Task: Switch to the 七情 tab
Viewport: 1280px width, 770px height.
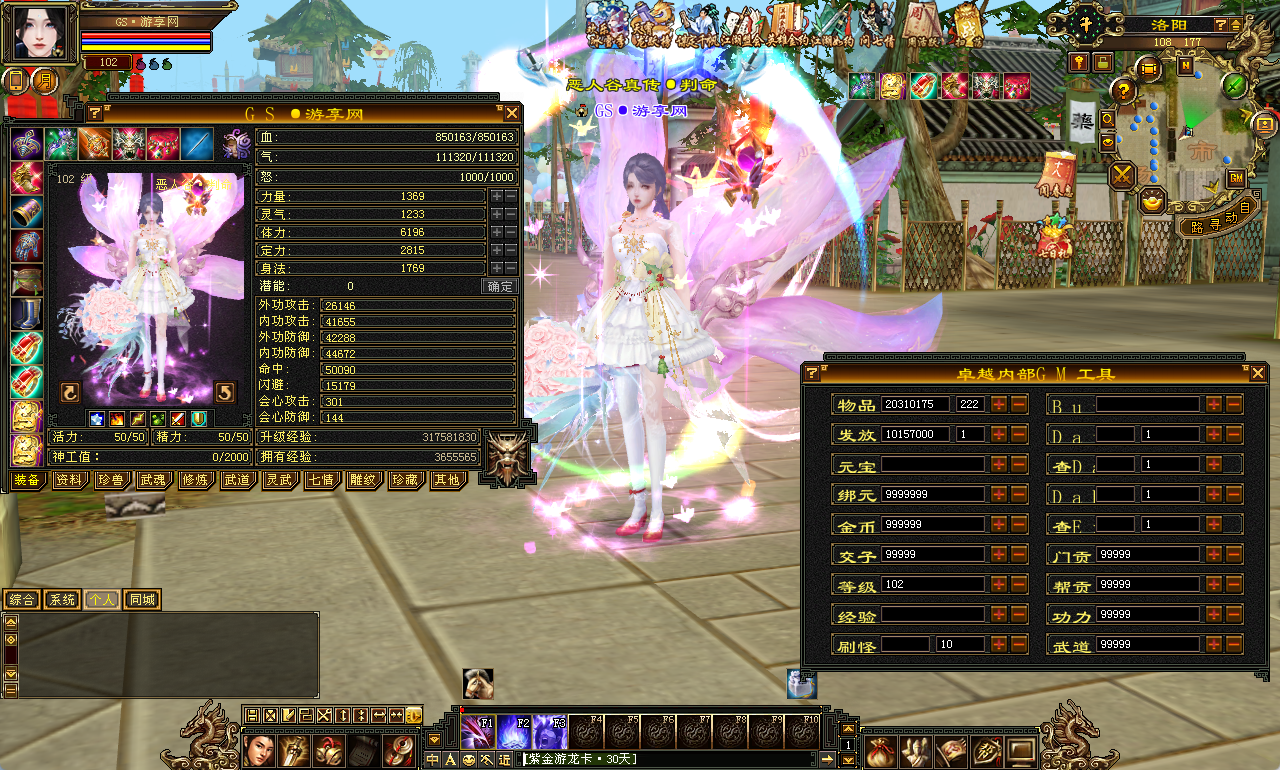Action: click(x=321, y=480)
